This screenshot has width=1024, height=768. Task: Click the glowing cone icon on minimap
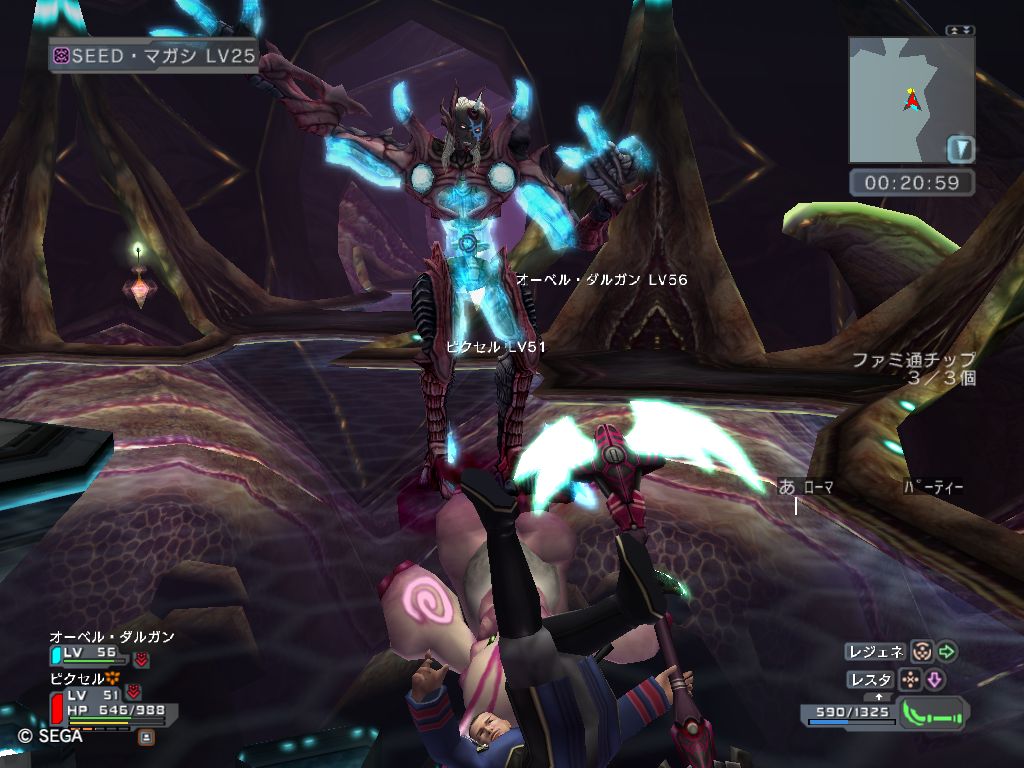pos(960,150)
